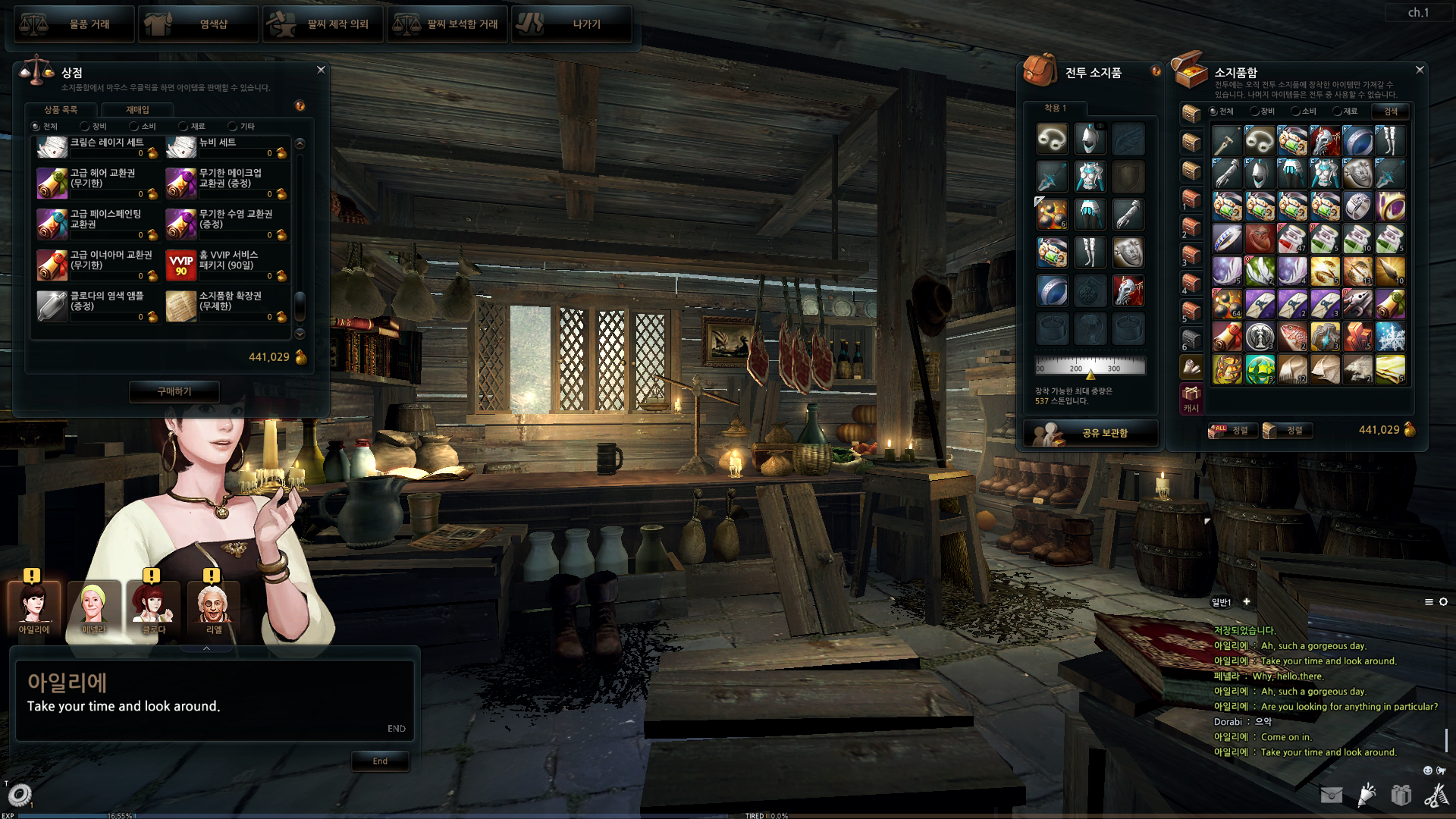1456x819 pixels.
Task: Add a new chat tab with plus
Action: click(x=1246, y=602)
